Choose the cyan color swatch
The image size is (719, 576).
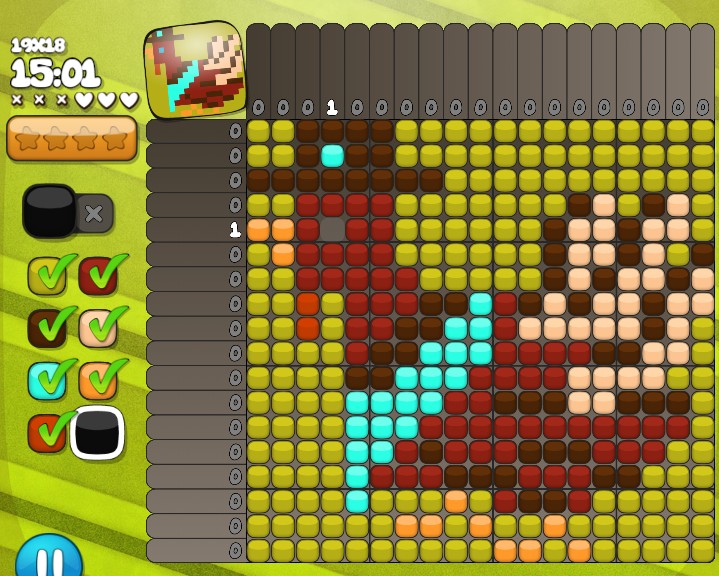point(46,380)
